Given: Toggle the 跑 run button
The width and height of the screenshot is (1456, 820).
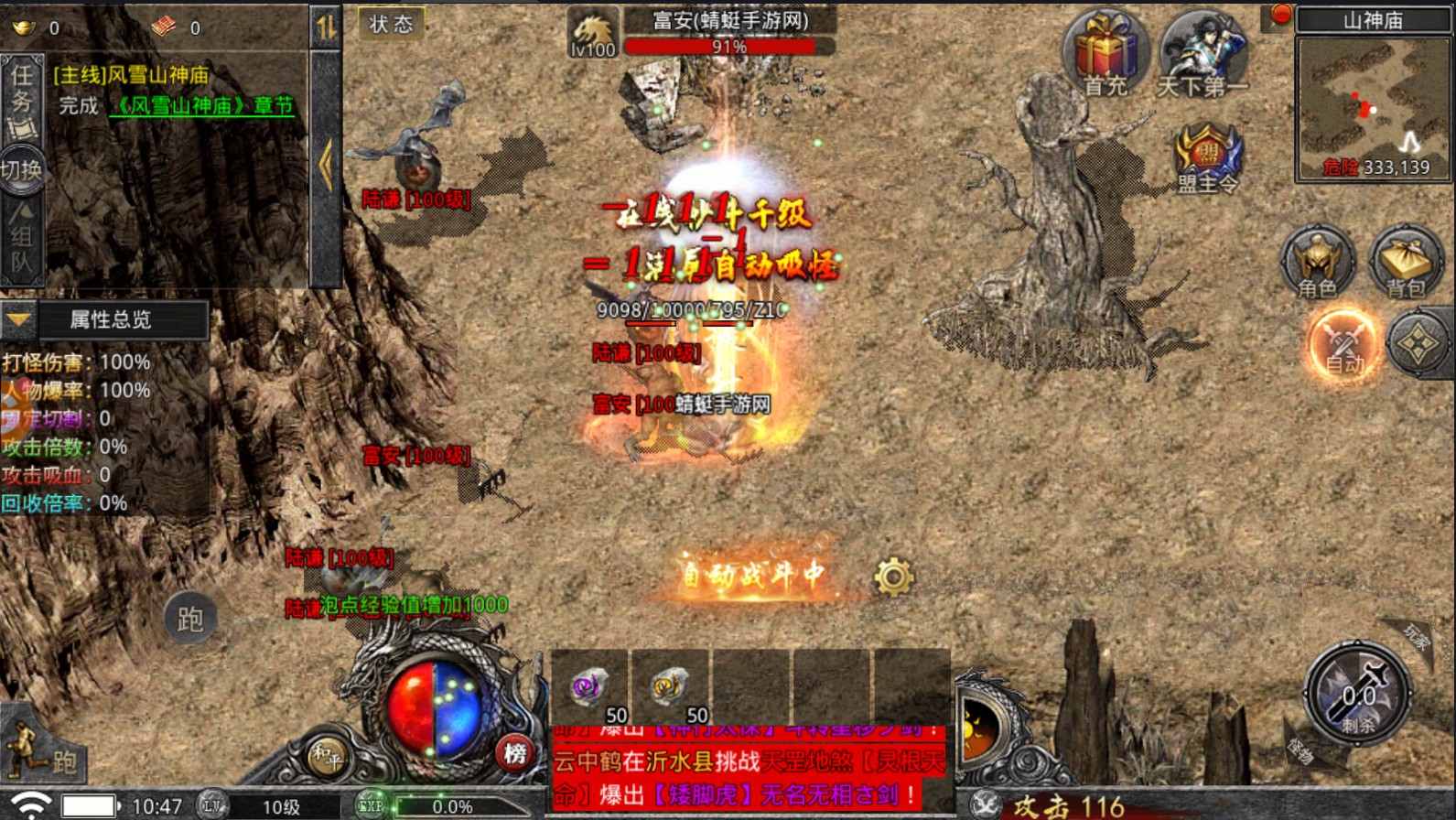Looking at the screenshot, I should click(189, 620).
